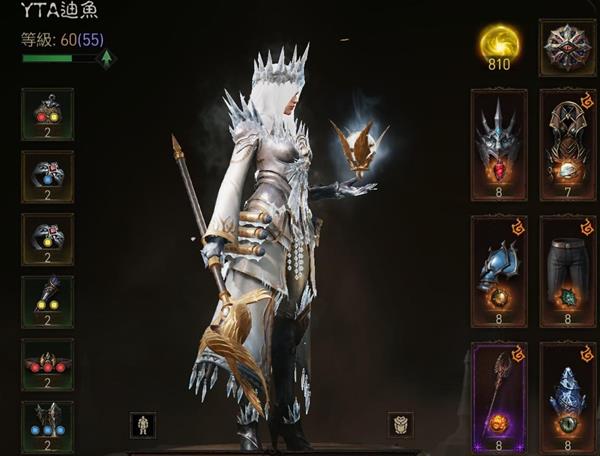Click the green arrow beside the level bar
600x456 pixels.
[x=106, y=59]
